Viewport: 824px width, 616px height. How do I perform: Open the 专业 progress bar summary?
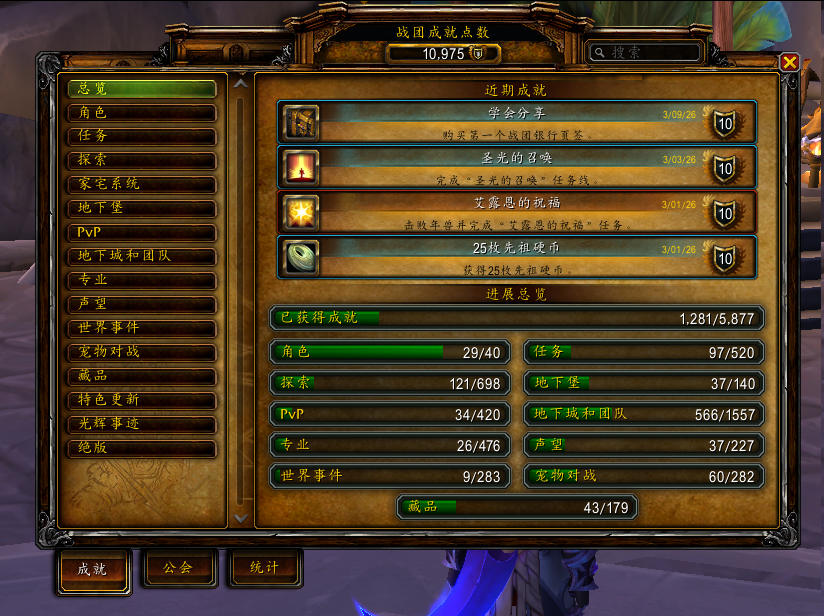point(390,444)
